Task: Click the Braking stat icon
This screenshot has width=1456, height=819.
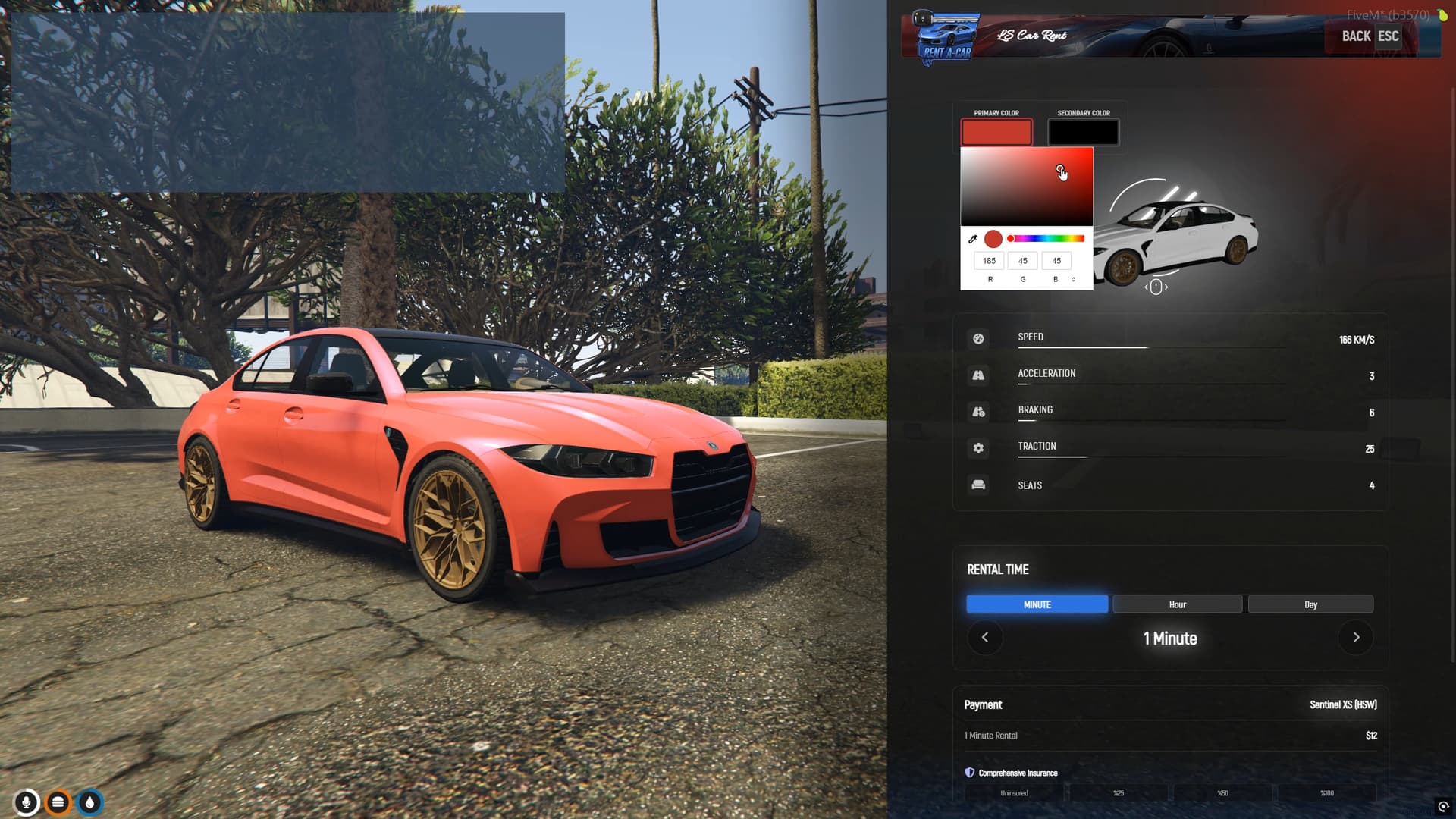Action: pos(978,412)
